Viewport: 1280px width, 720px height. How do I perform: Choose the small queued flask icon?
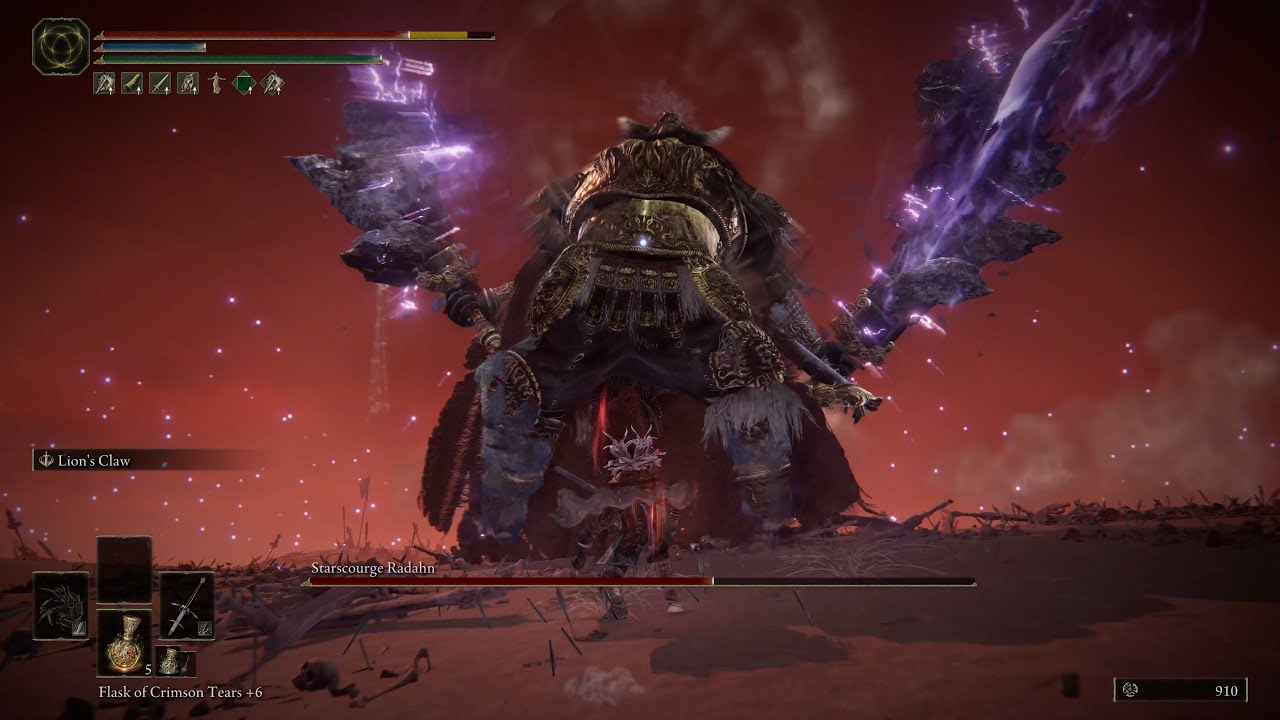click(x=174, y=661)
